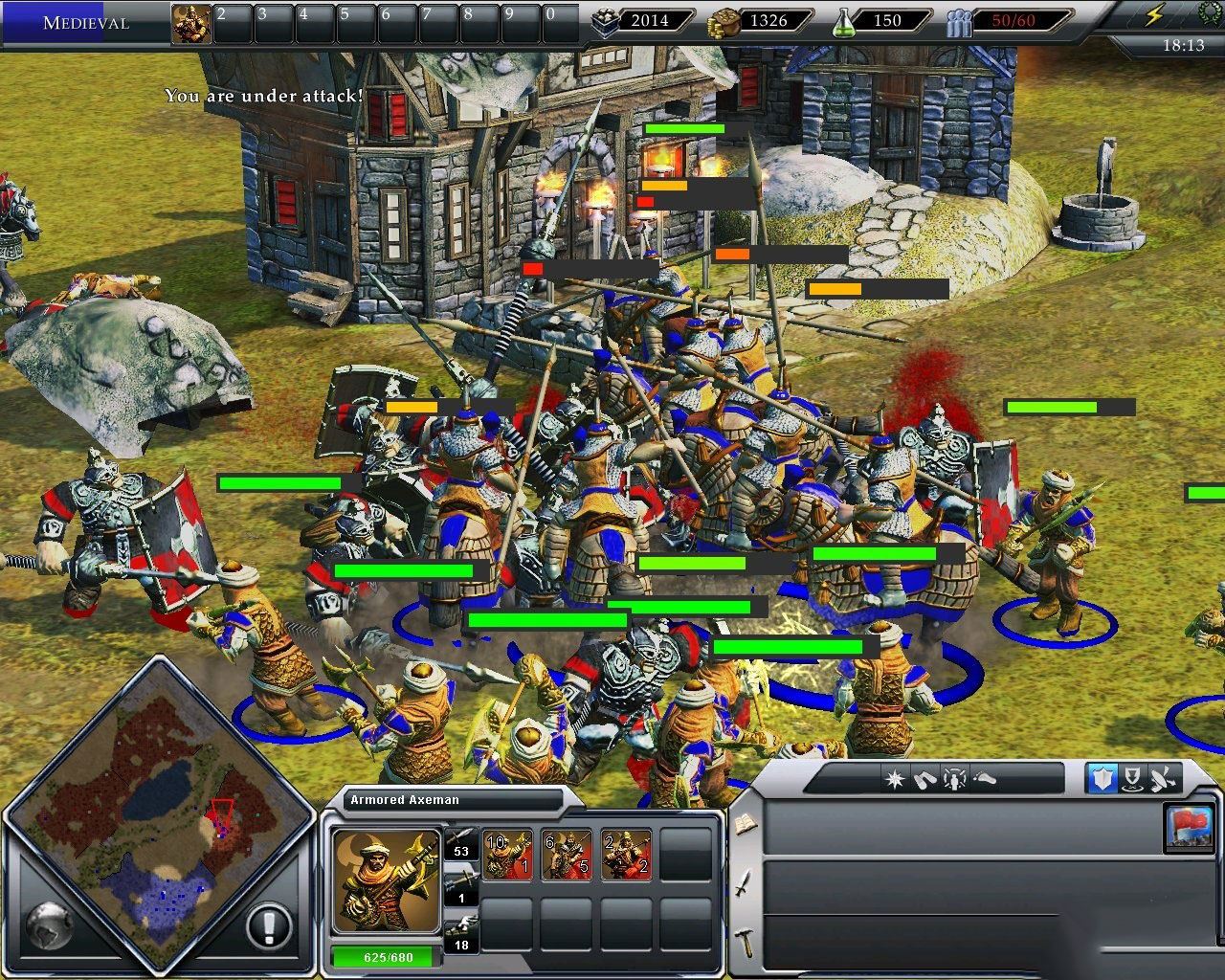Select control group one with the axeman portrait
The height and width of the screenshot is (980, 1225).
point(191,24)
